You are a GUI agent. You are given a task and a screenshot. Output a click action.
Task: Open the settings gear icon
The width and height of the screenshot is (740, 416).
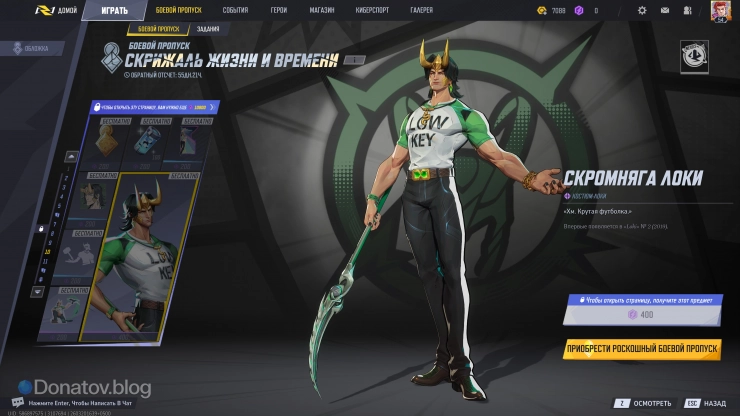(x=641, y=11)
